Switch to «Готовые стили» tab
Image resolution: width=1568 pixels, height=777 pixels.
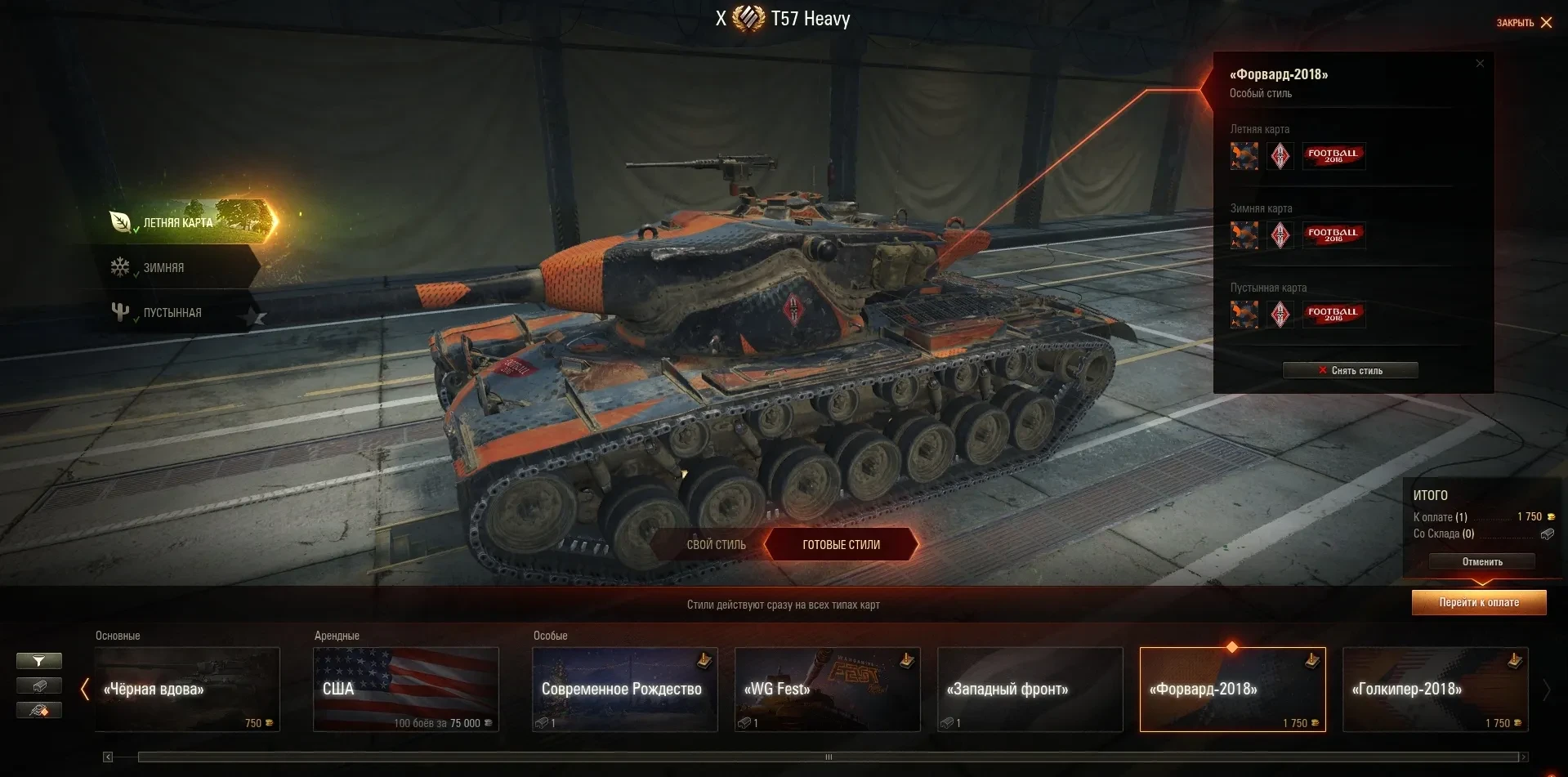841,545
